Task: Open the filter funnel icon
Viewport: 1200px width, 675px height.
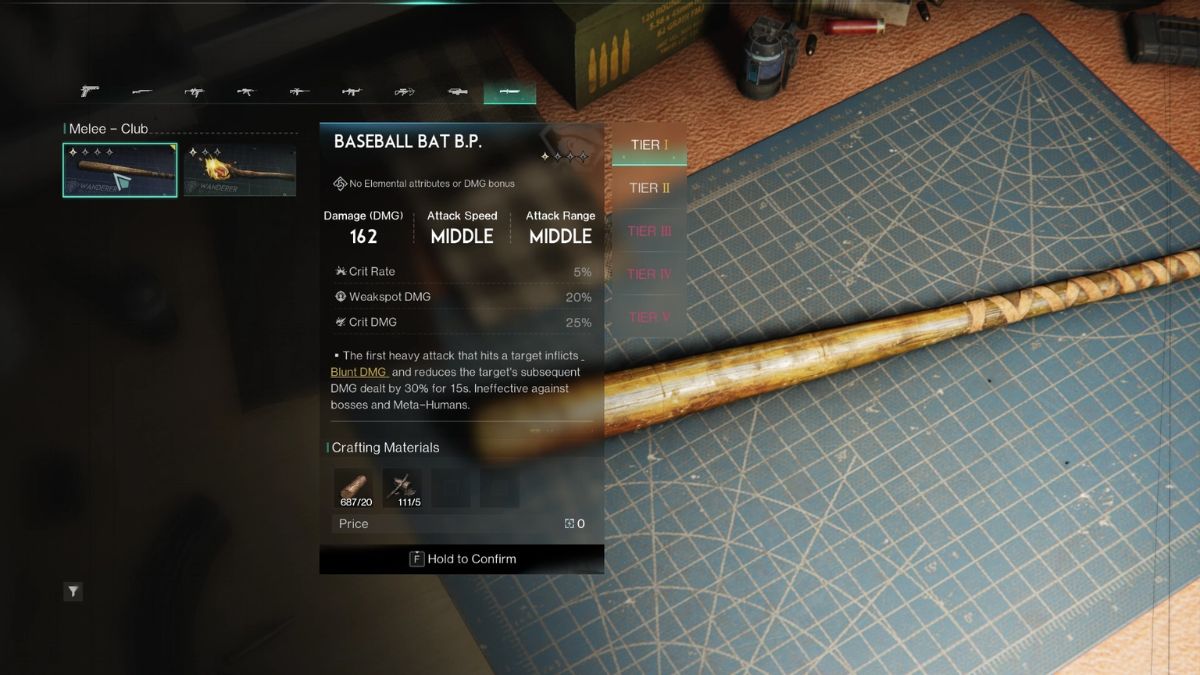Action: pos(73,592)
